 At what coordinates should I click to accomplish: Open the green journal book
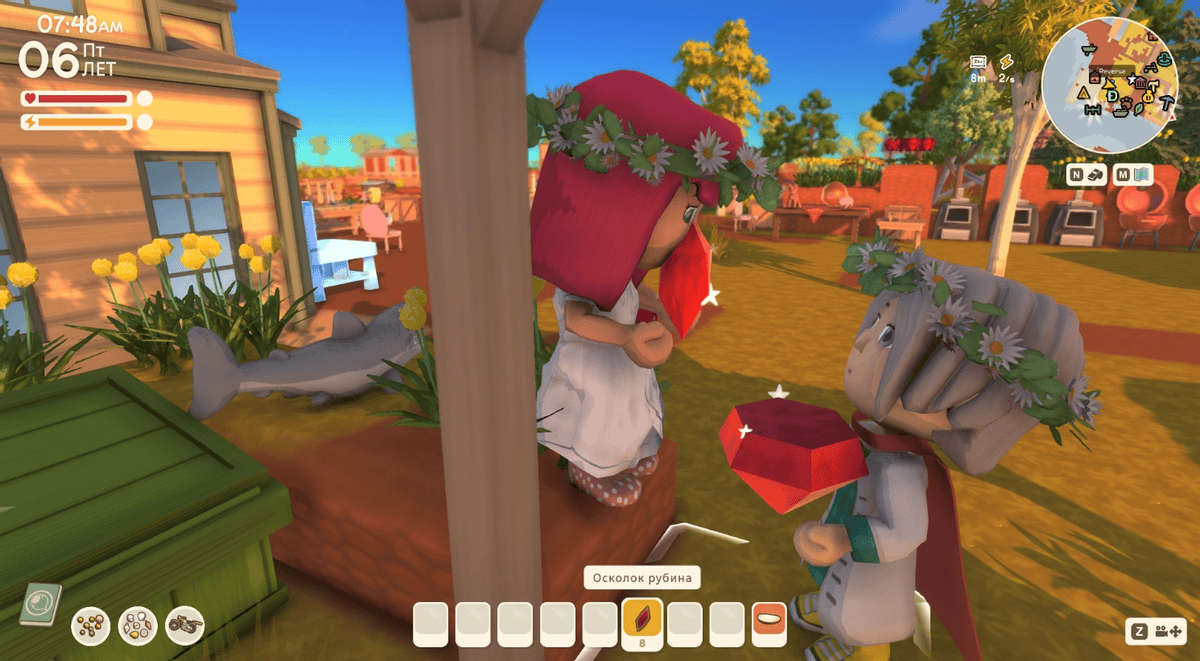(x=41, y=604)
